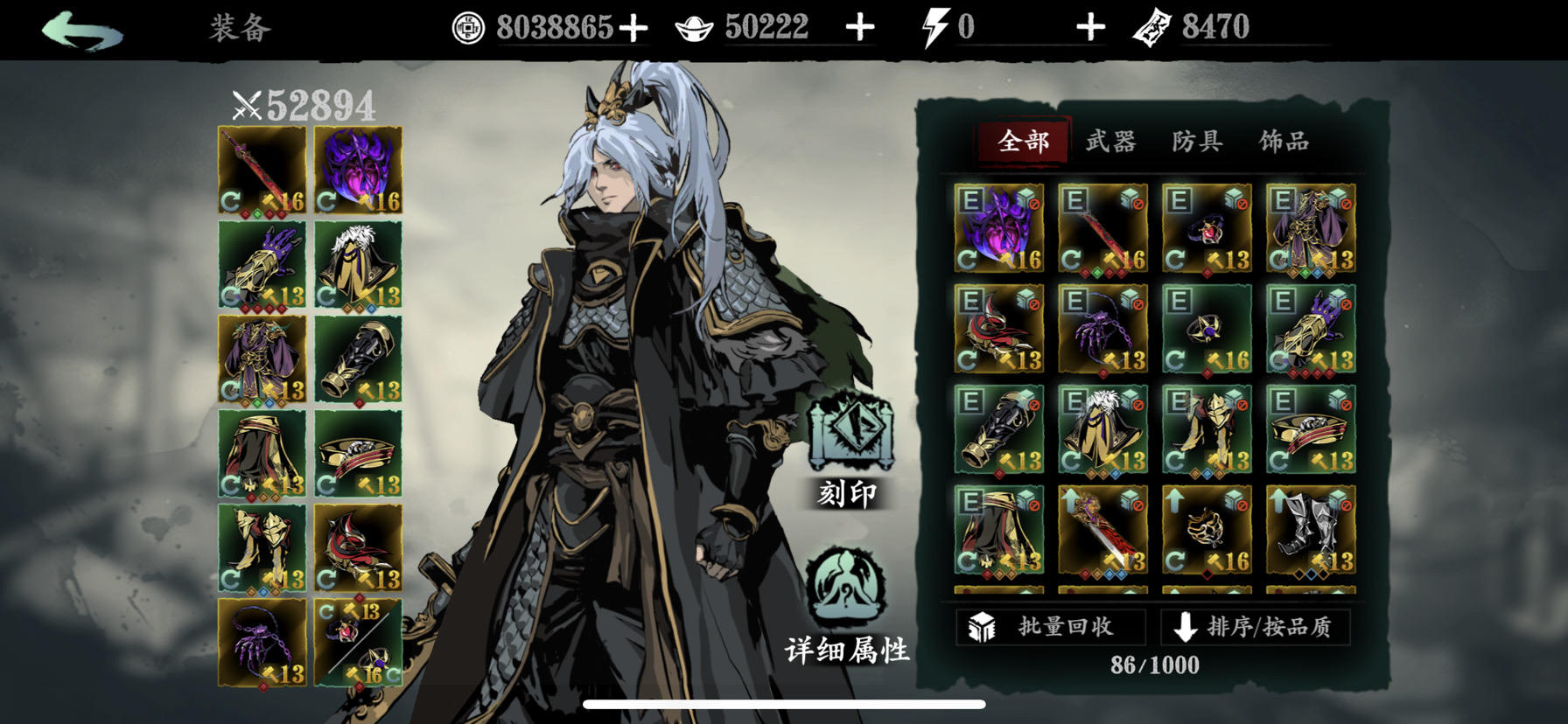Open the 饰品 accessories tab
This screenshot has height=724, width=1568.
coord(1285,141)
